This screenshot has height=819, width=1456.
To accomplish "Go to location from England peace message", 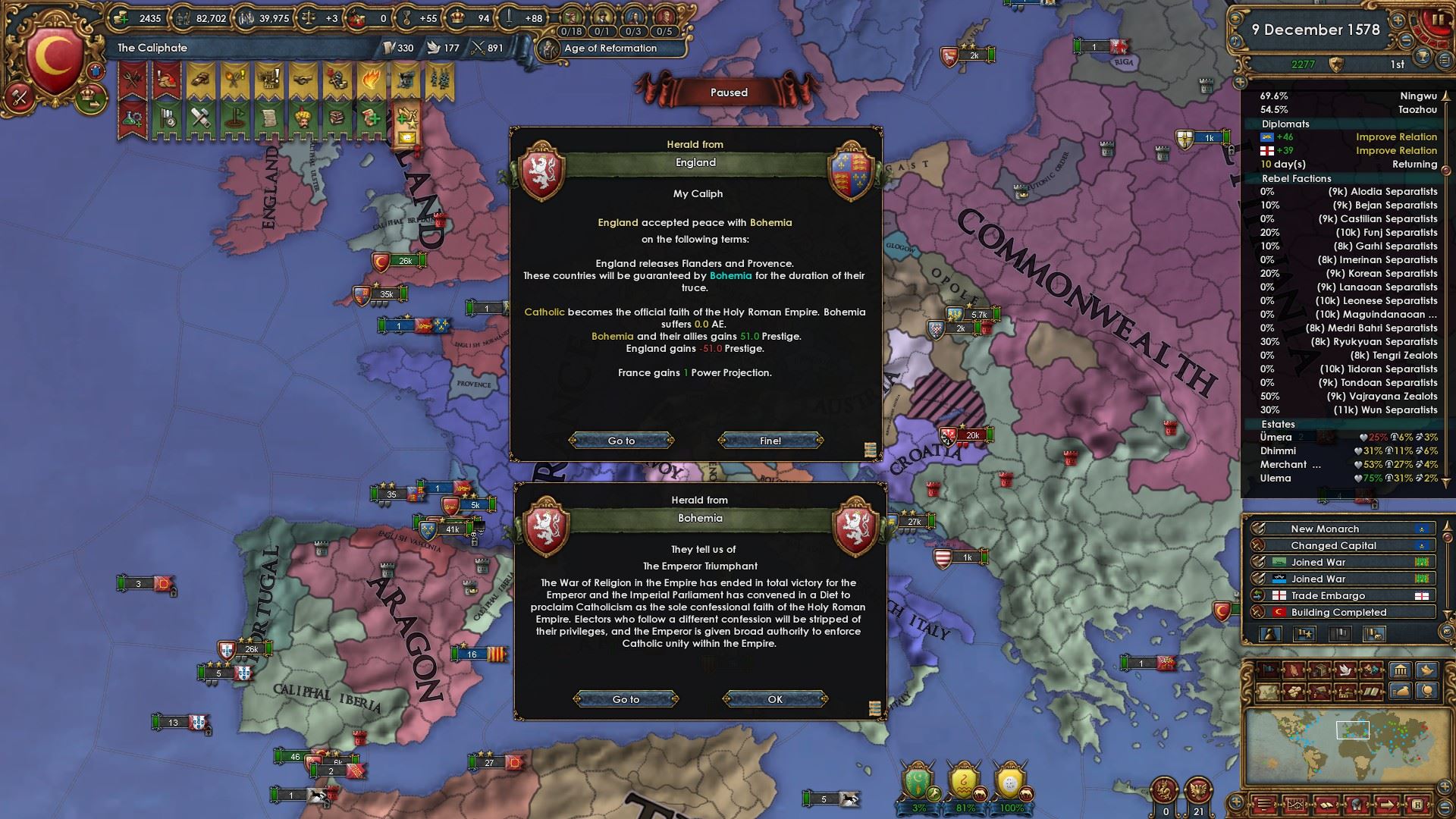I will click(621, 441).
